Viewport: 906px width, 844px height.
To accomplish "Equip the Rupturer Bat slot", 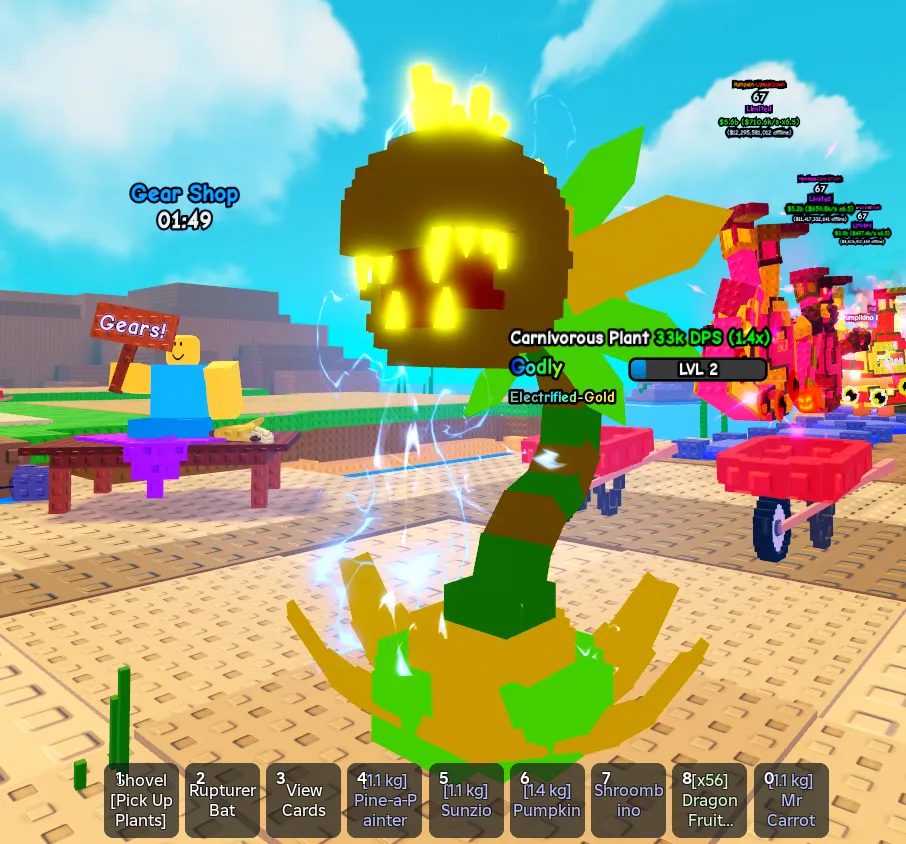I will 223,800.
